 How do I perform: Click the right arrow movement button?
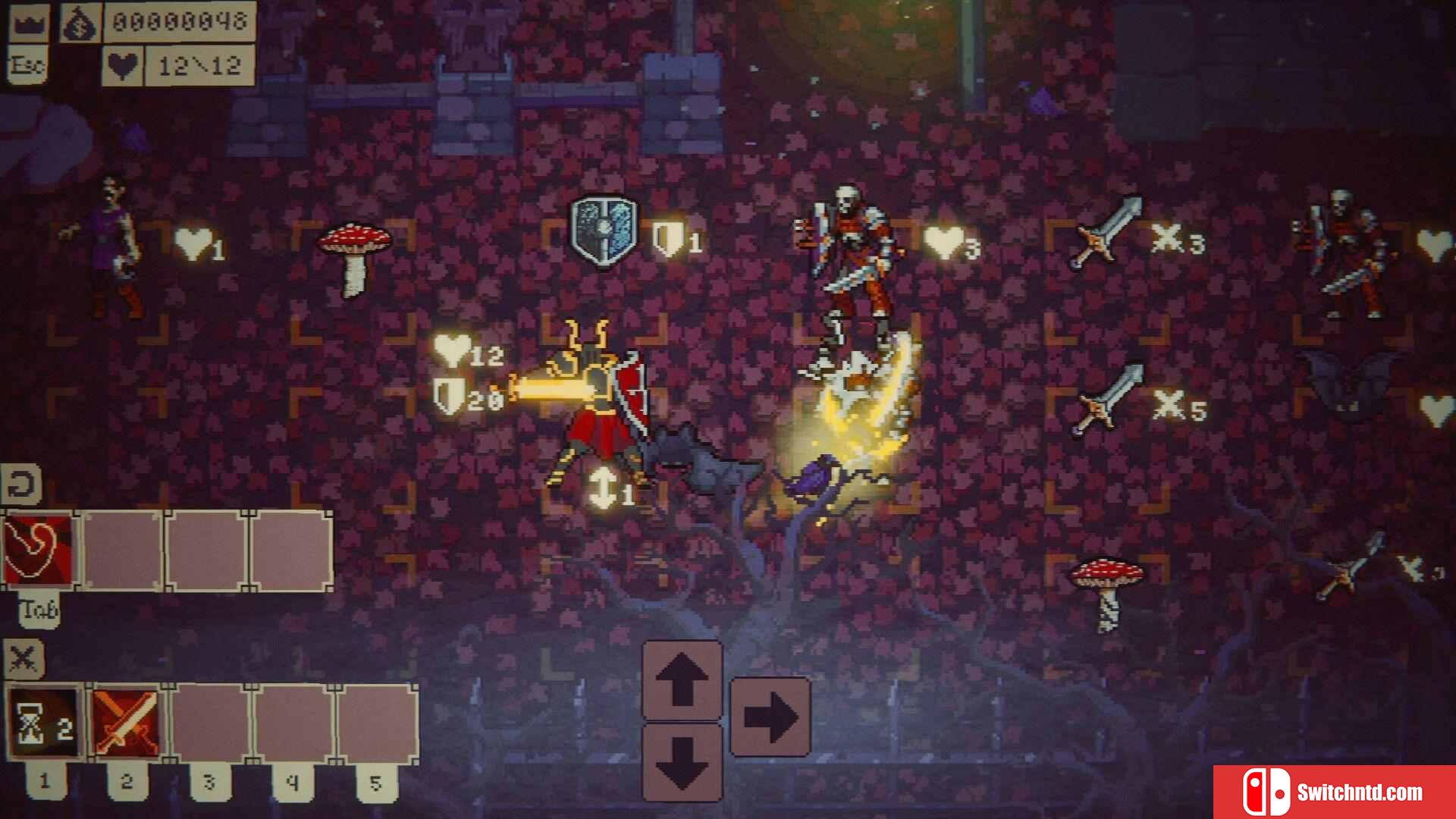point(770,717)
